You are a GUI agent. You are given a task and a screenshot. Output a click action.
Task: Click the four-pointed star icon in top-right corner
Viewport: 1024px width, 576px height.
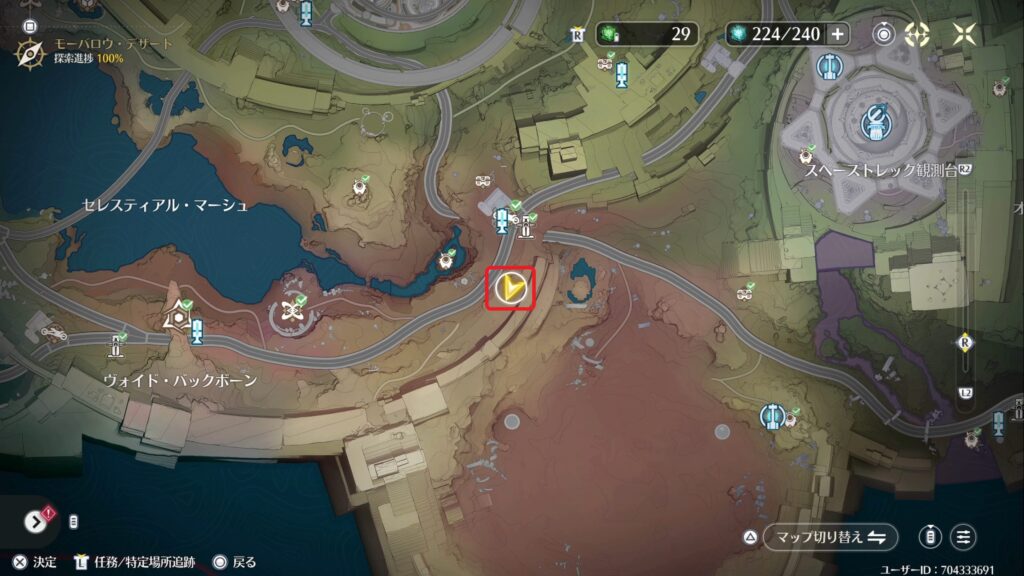[964, 34]
